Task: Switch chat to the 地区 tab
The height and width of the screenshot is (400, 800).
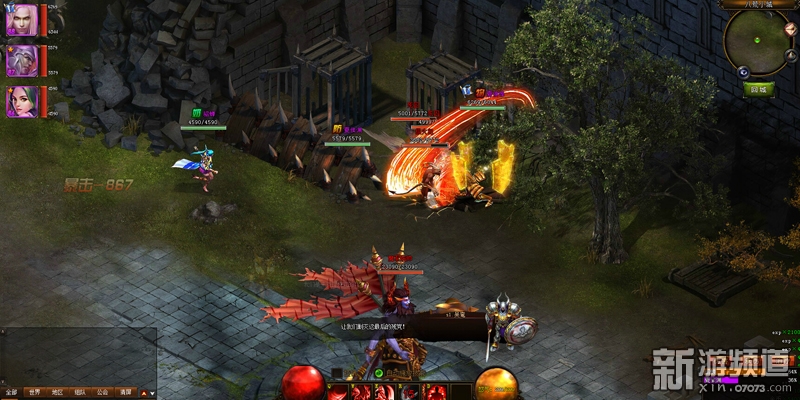Action: (58, 393)
